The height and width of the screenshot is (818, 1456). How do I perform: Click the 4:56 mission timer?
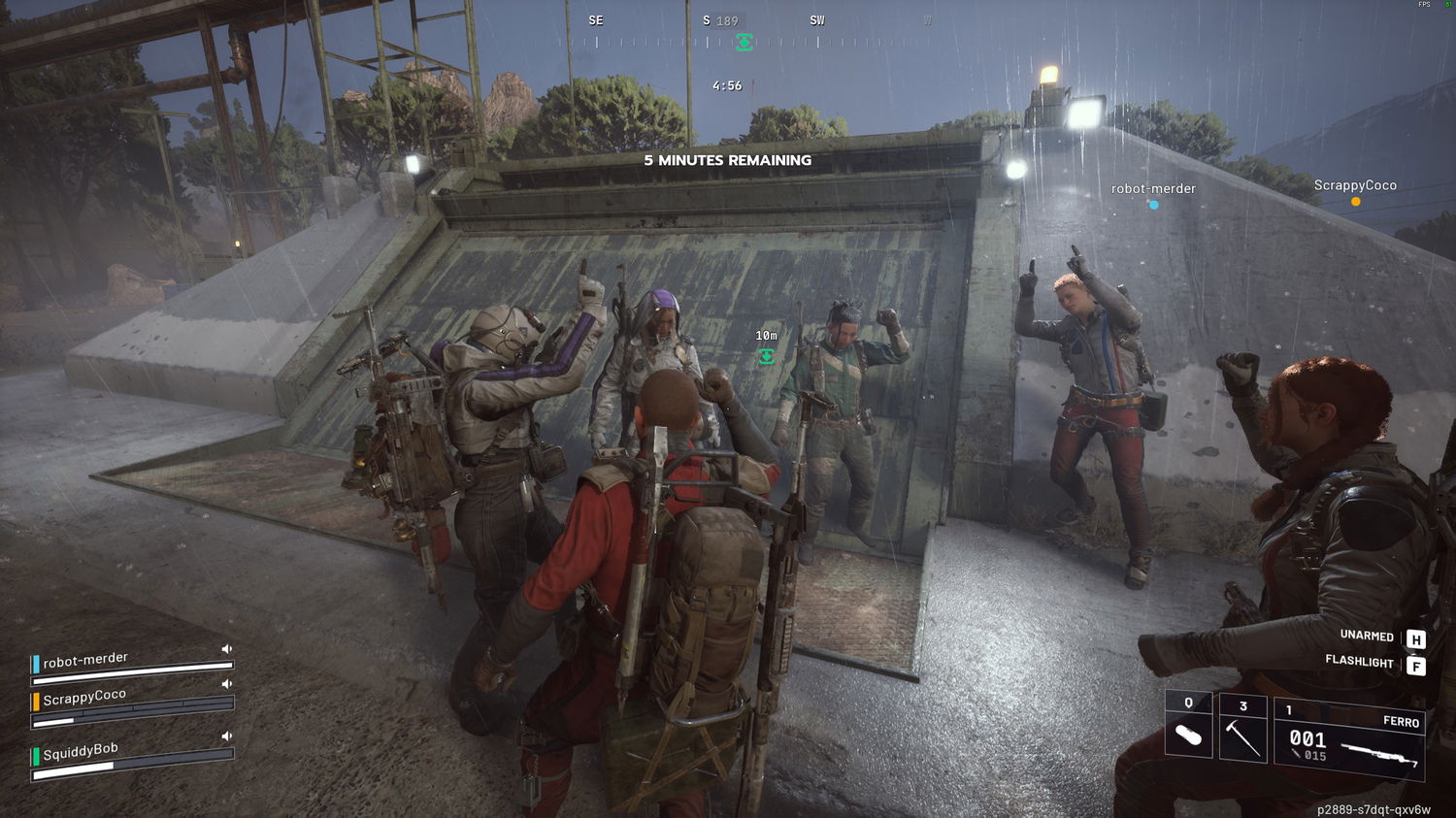coord(725,84)
